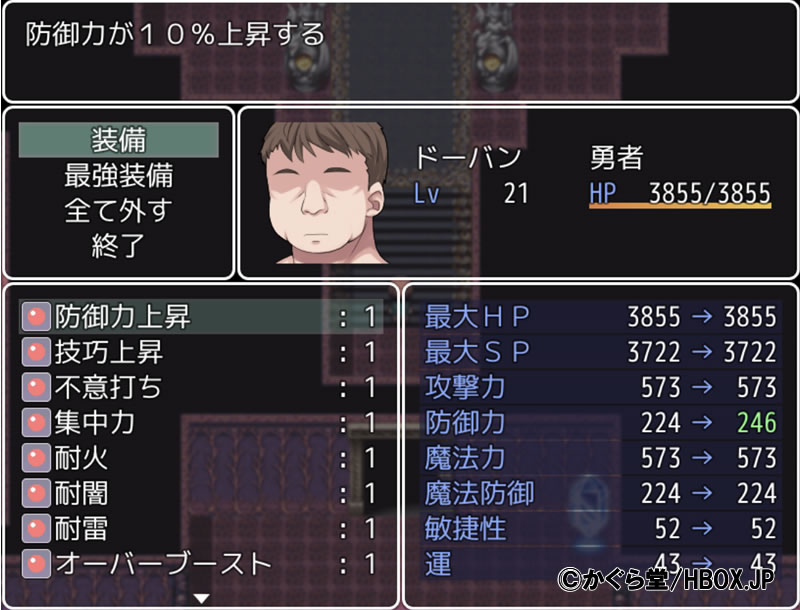Screen dimensions: 800x610
Task: Click ドーバン's face portrait
Action: point(322,195)
